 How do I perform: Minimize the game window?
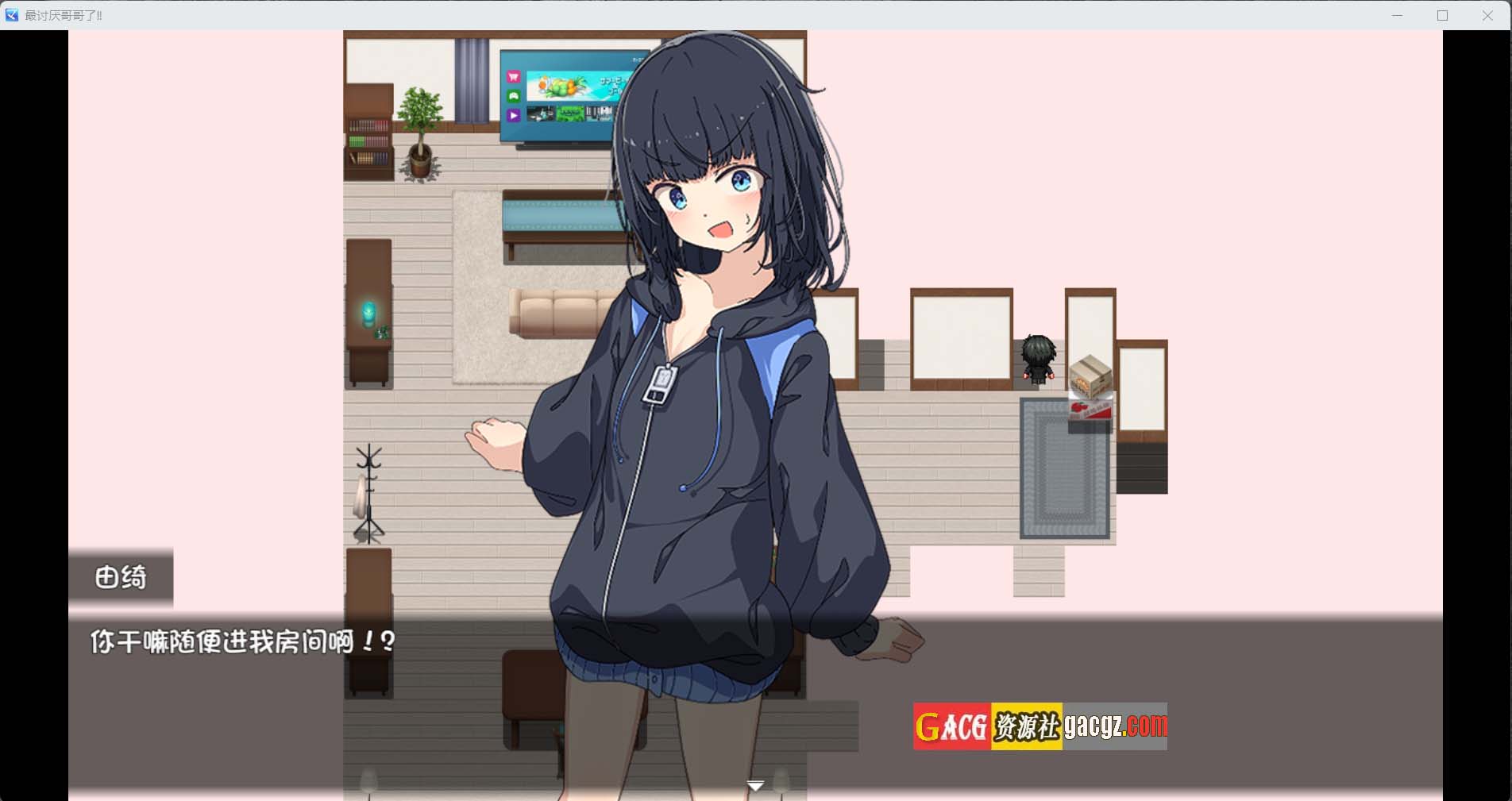tap(1397, 16)
